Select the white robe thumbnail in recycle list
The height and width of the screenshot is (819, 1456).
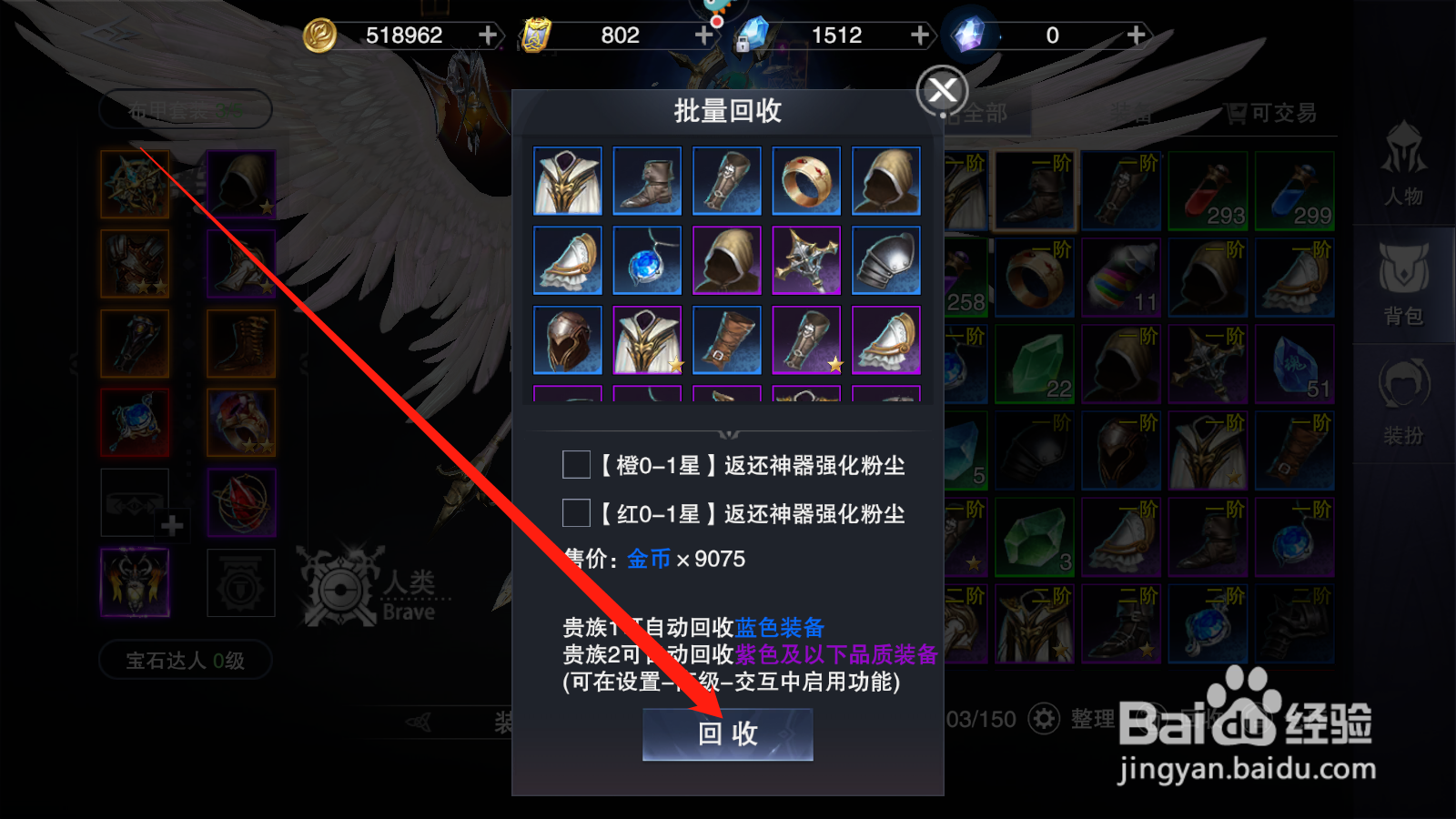click(565, 180)
